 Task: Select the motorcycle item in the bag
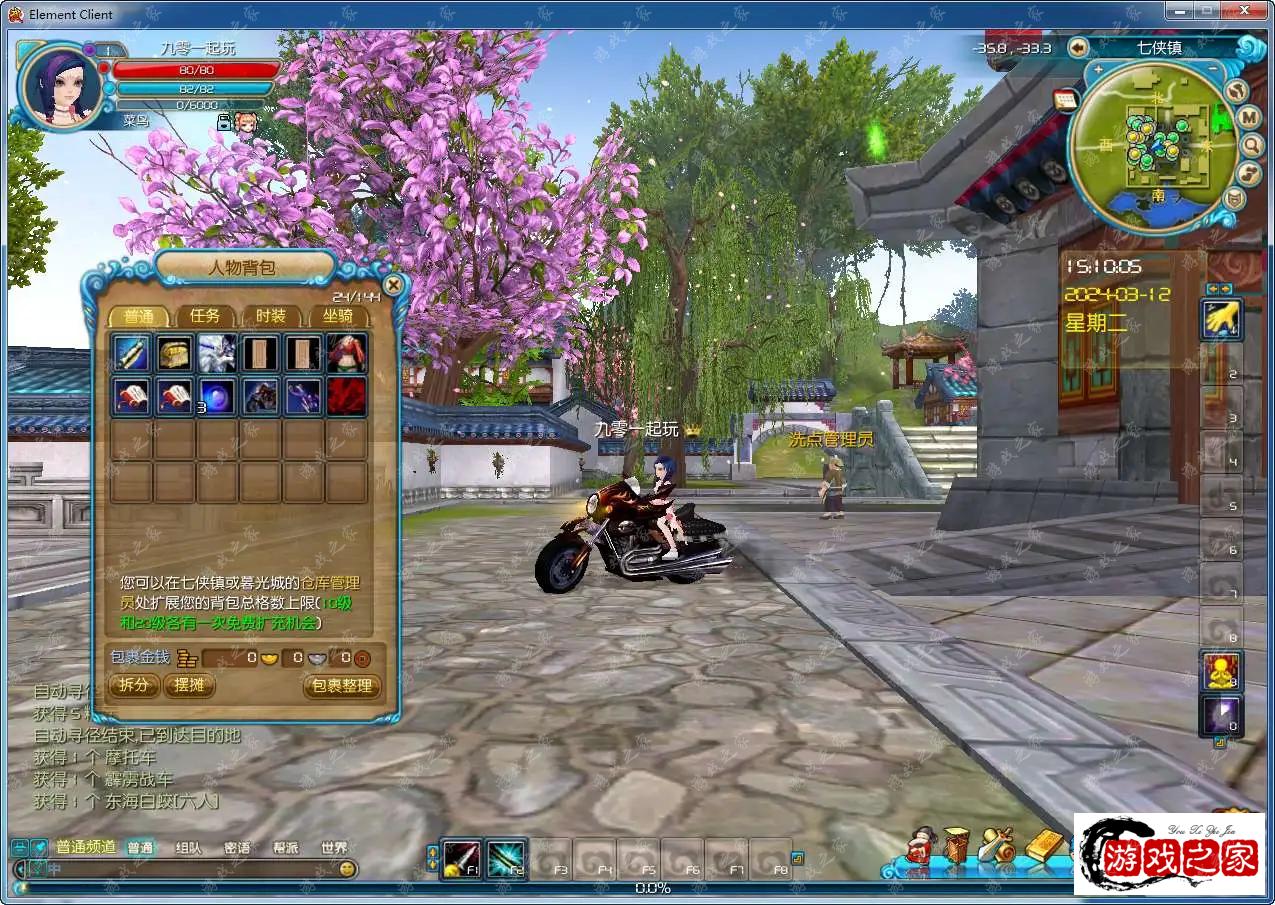click(x=260, y=396)
